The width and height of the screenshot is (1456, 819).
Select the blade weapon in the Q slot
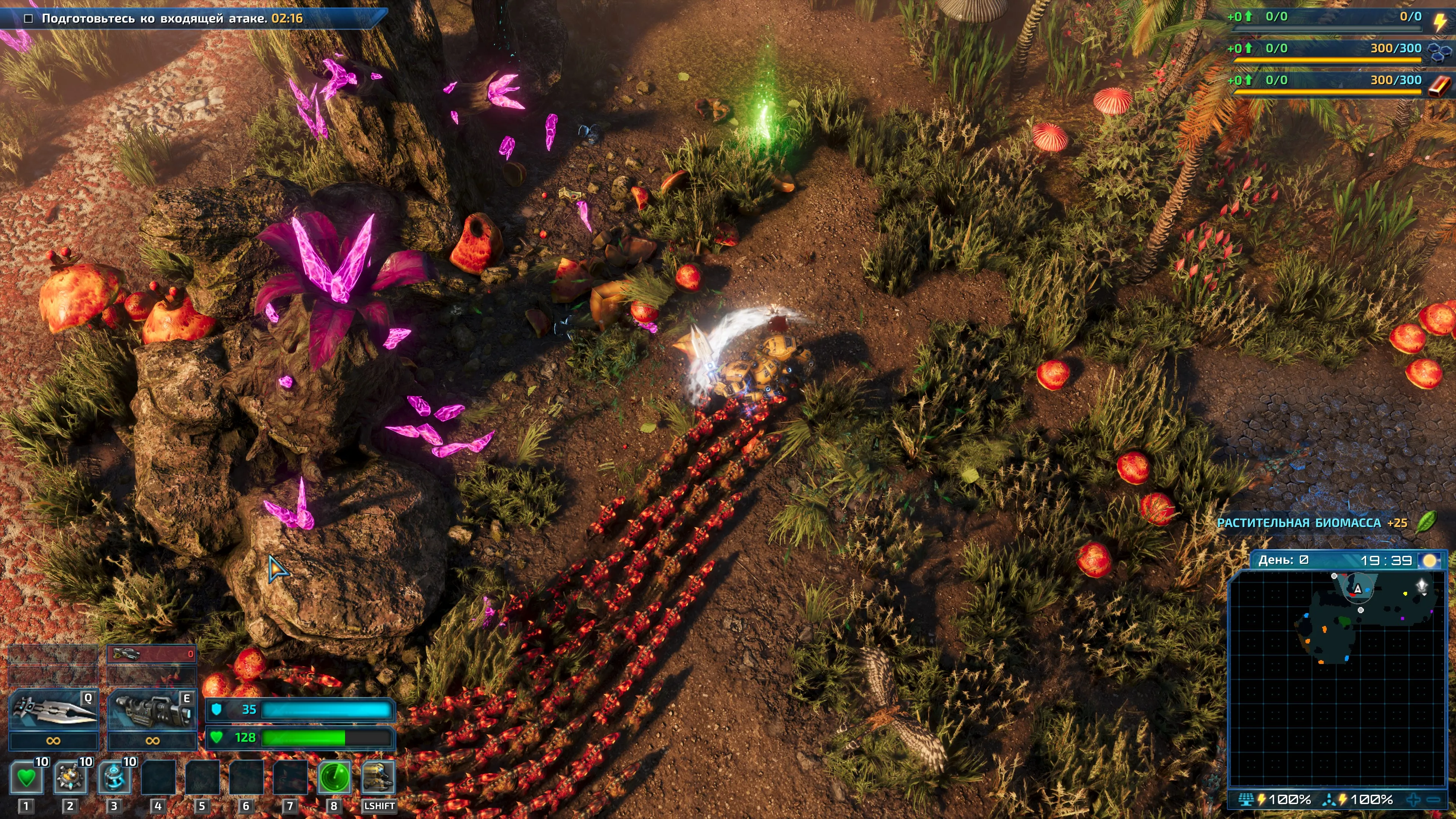click(x=54, y=711)
